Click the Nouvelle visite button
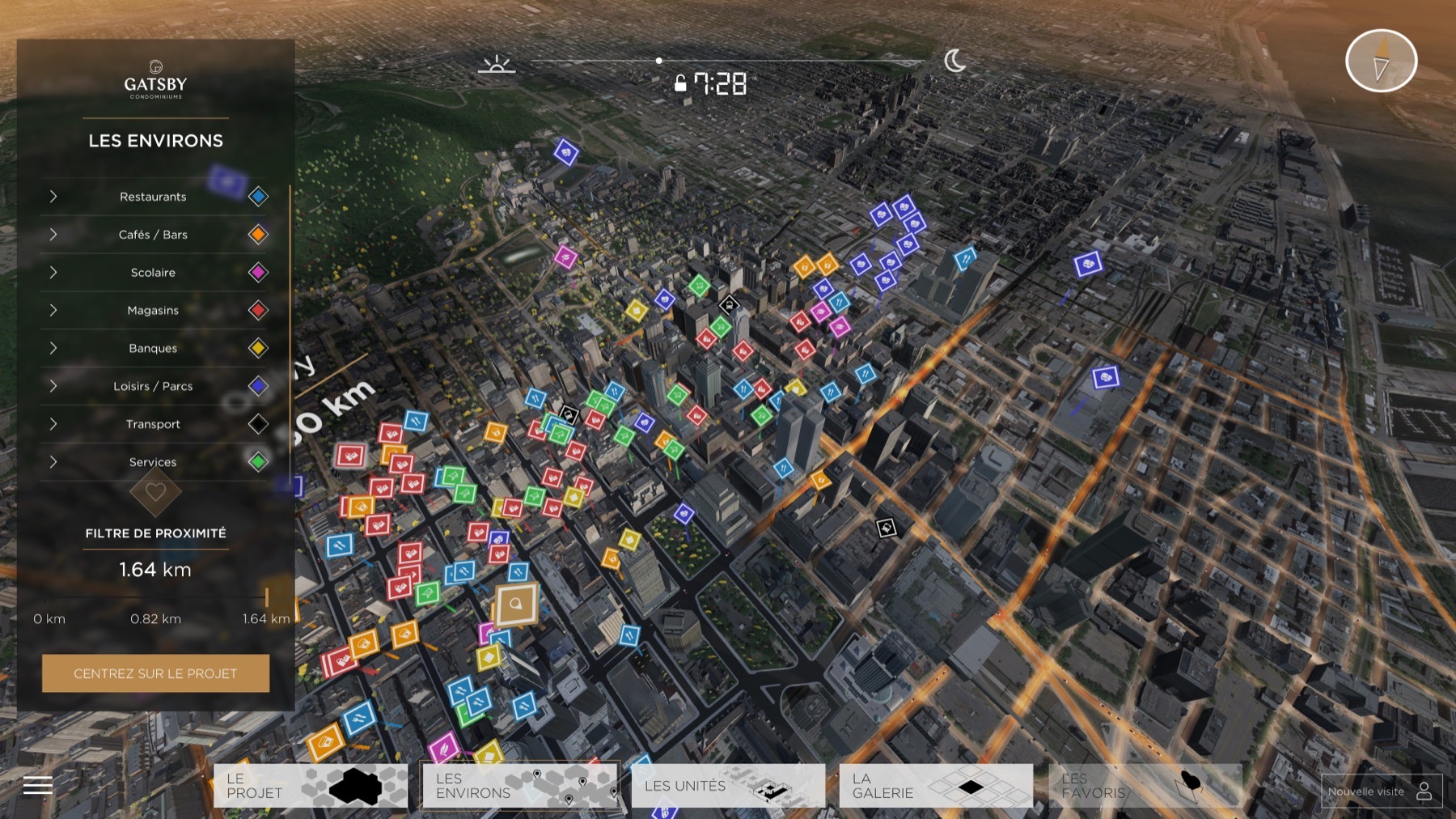The image size is (1456, 819). (1381, 791)
